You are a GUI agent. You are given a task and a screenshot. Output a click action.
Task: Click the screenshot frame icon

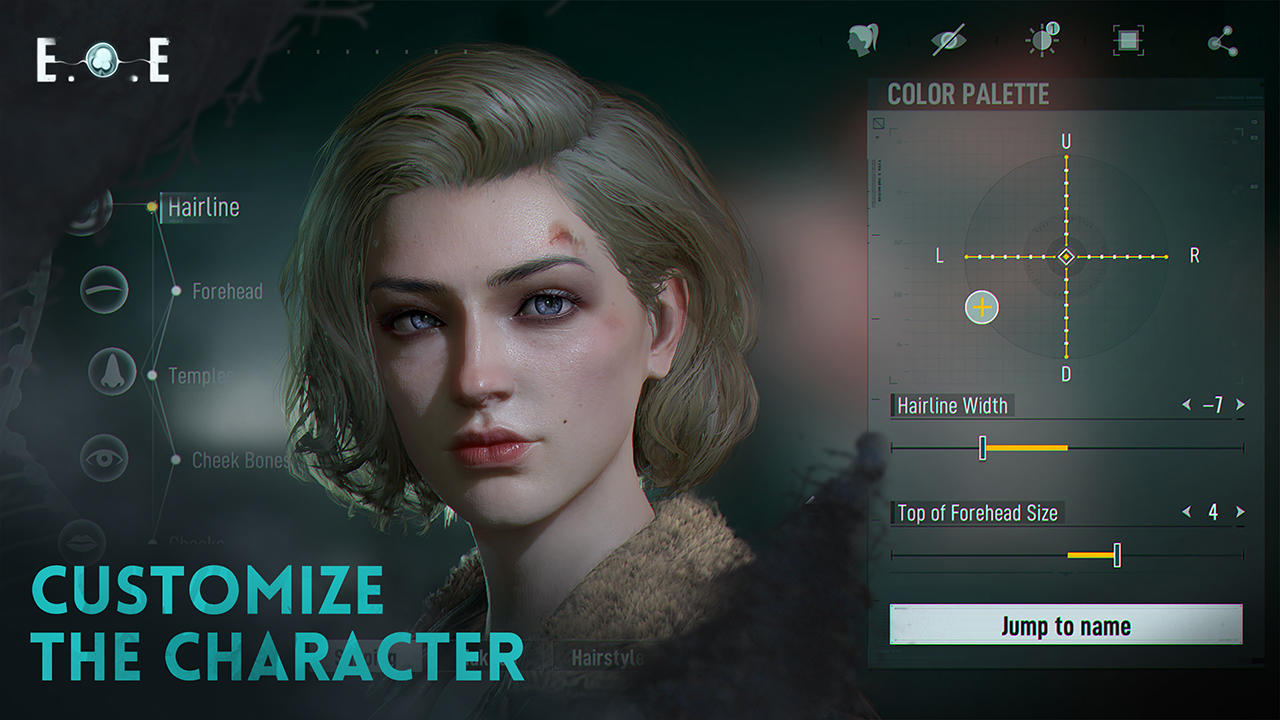click(x=1128, y=38)
